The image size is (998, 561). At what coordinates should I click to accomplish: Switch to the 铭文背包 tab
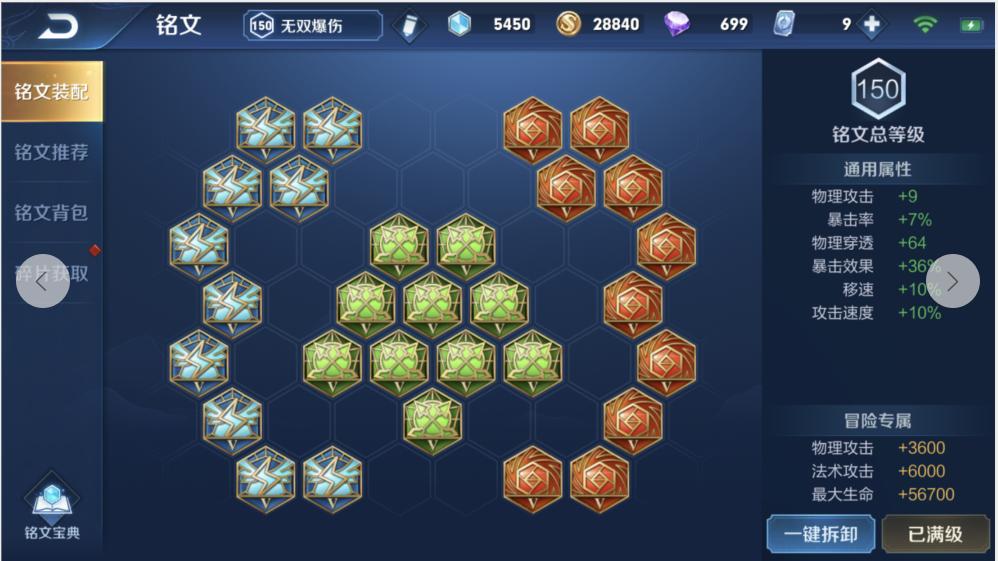click(51, 213)
